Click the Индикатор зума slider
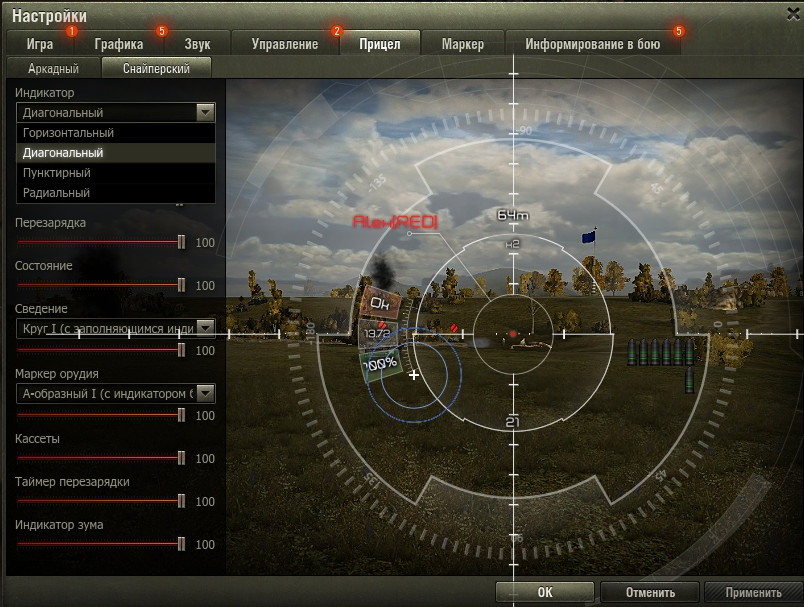 point(181,544)
